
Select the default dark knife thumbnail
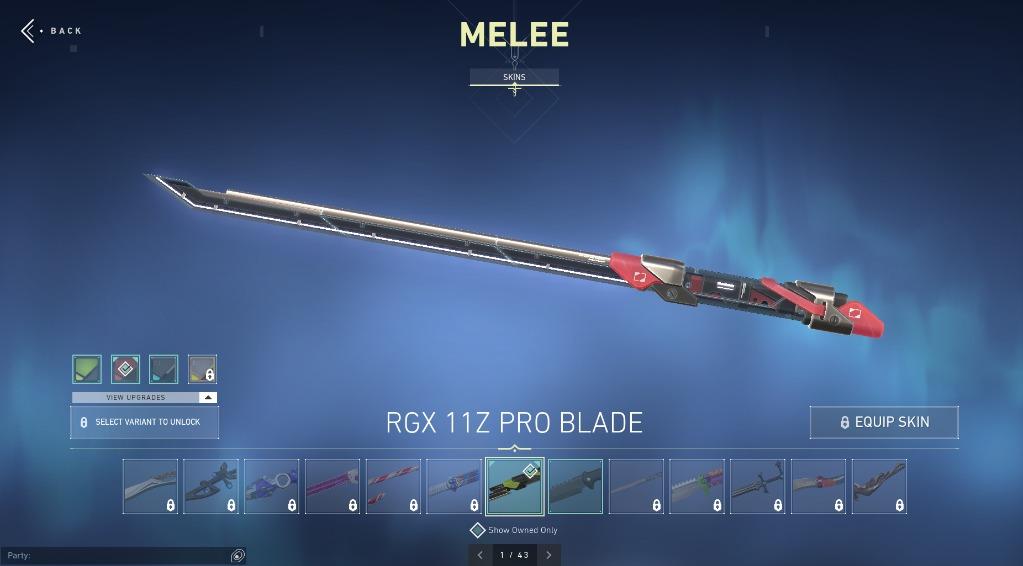point(575,486)
